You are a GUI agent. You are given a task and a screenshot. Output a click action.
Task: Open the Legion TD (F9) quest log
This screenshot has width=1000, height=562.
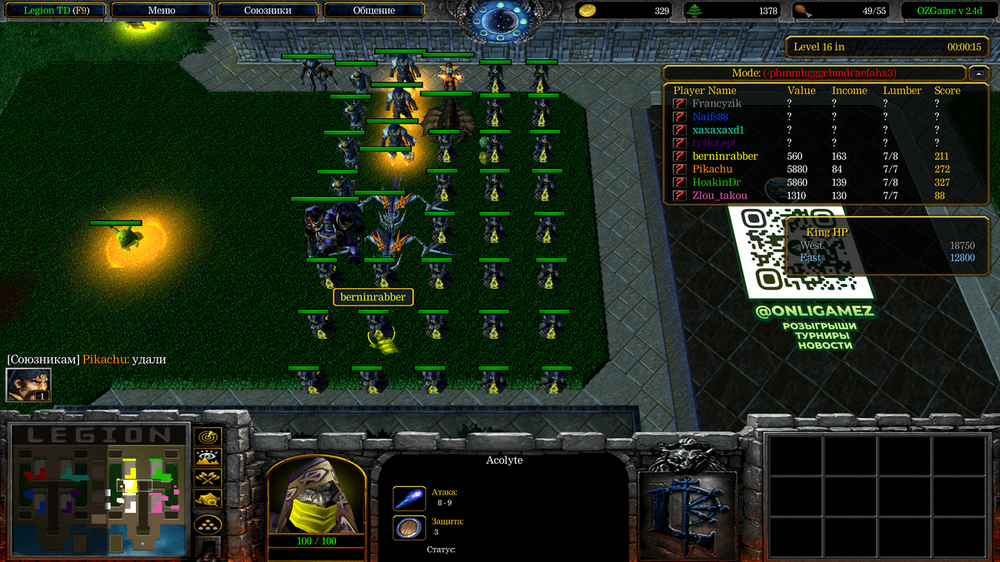(x=52, y=10)
